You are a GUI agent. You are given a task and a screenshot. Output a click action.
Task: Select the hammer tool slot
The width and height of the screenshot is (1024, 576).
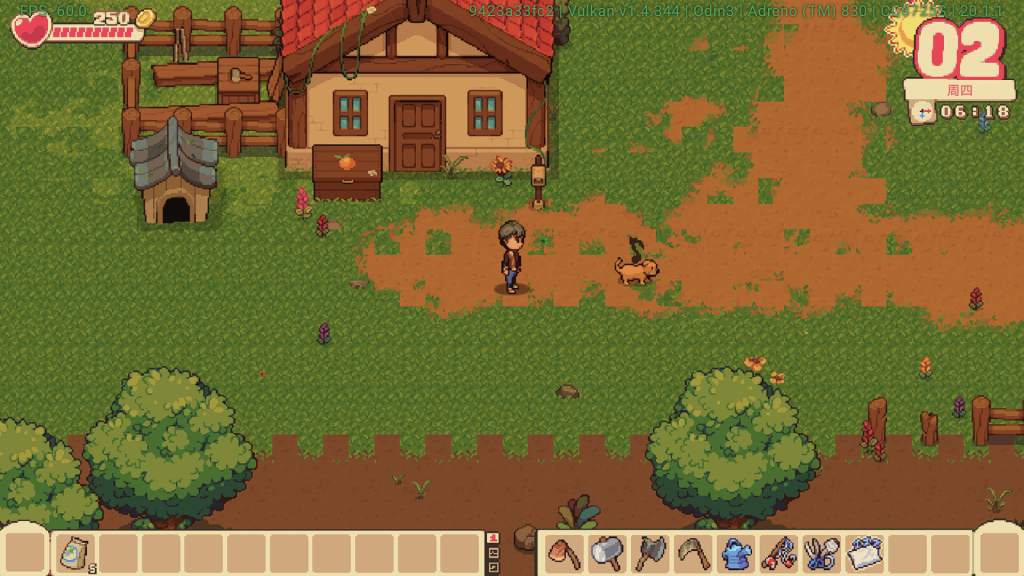(x=608, y=553)
